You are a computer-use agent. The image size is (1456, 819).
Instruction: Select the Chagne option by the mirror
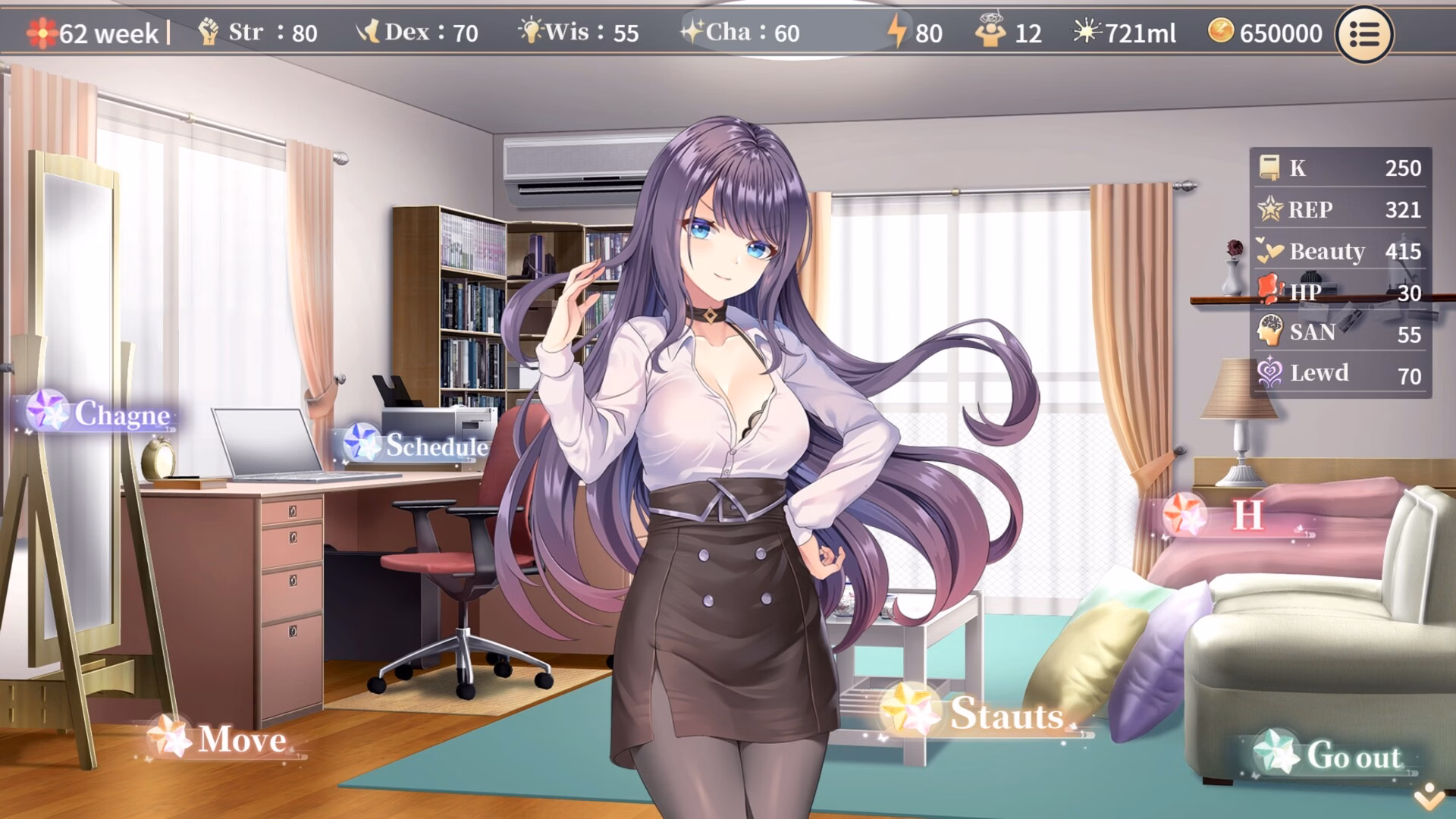102,413
